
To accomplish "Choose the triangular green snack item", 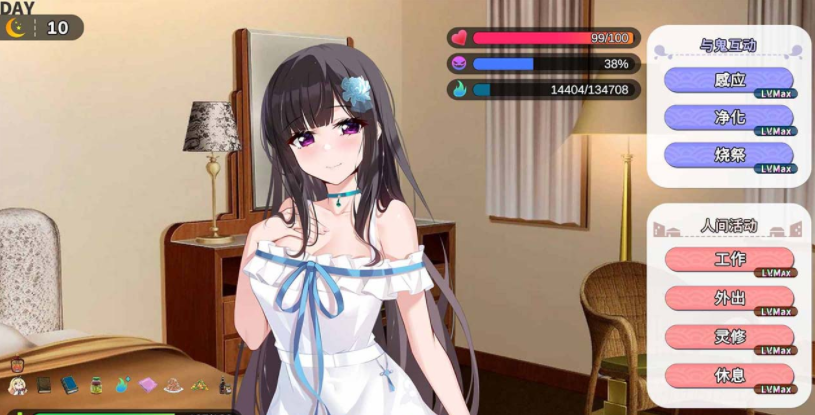I will (x=200, y=385).
